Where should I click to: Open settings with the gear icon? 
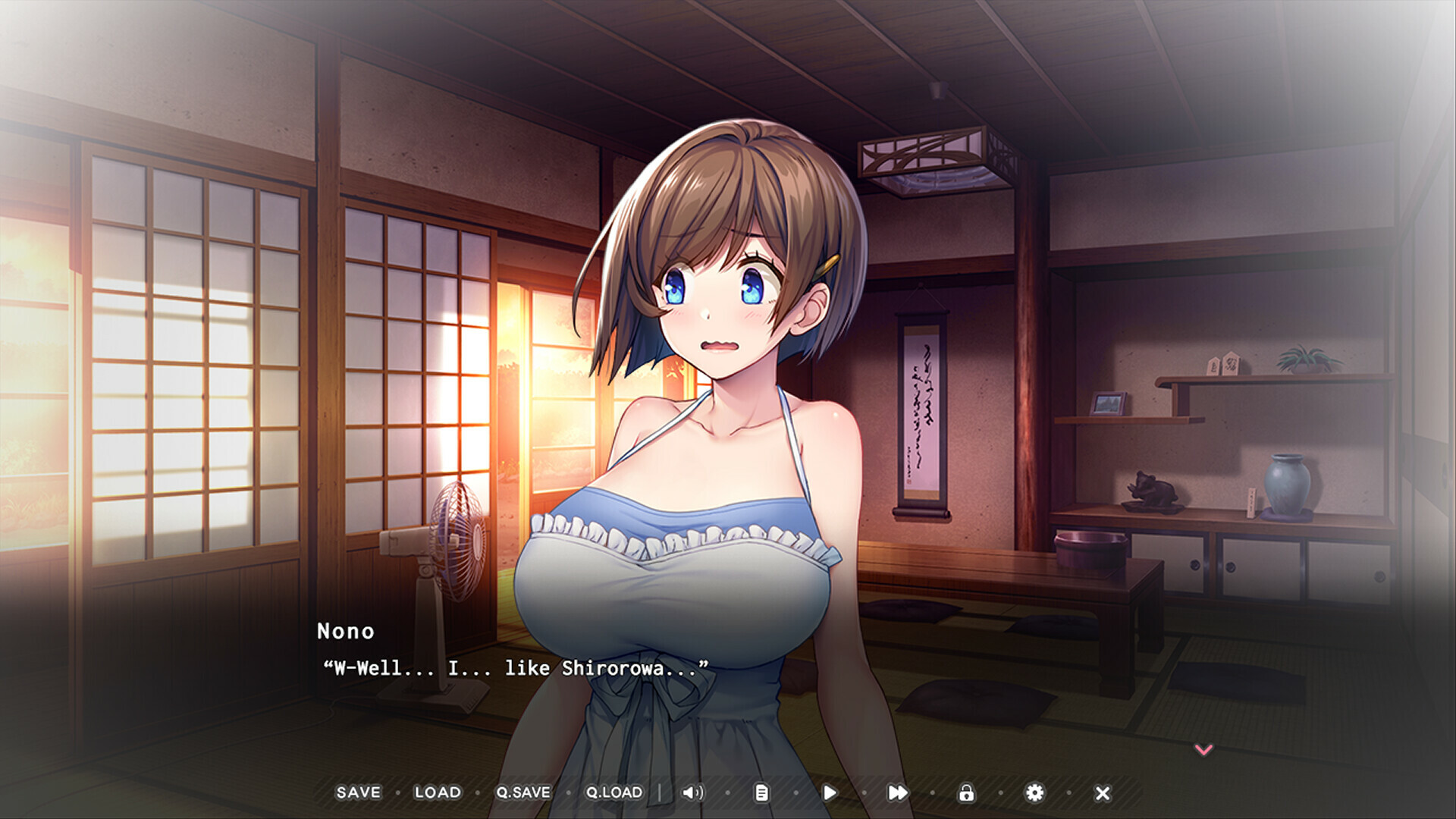[1034, 792]
